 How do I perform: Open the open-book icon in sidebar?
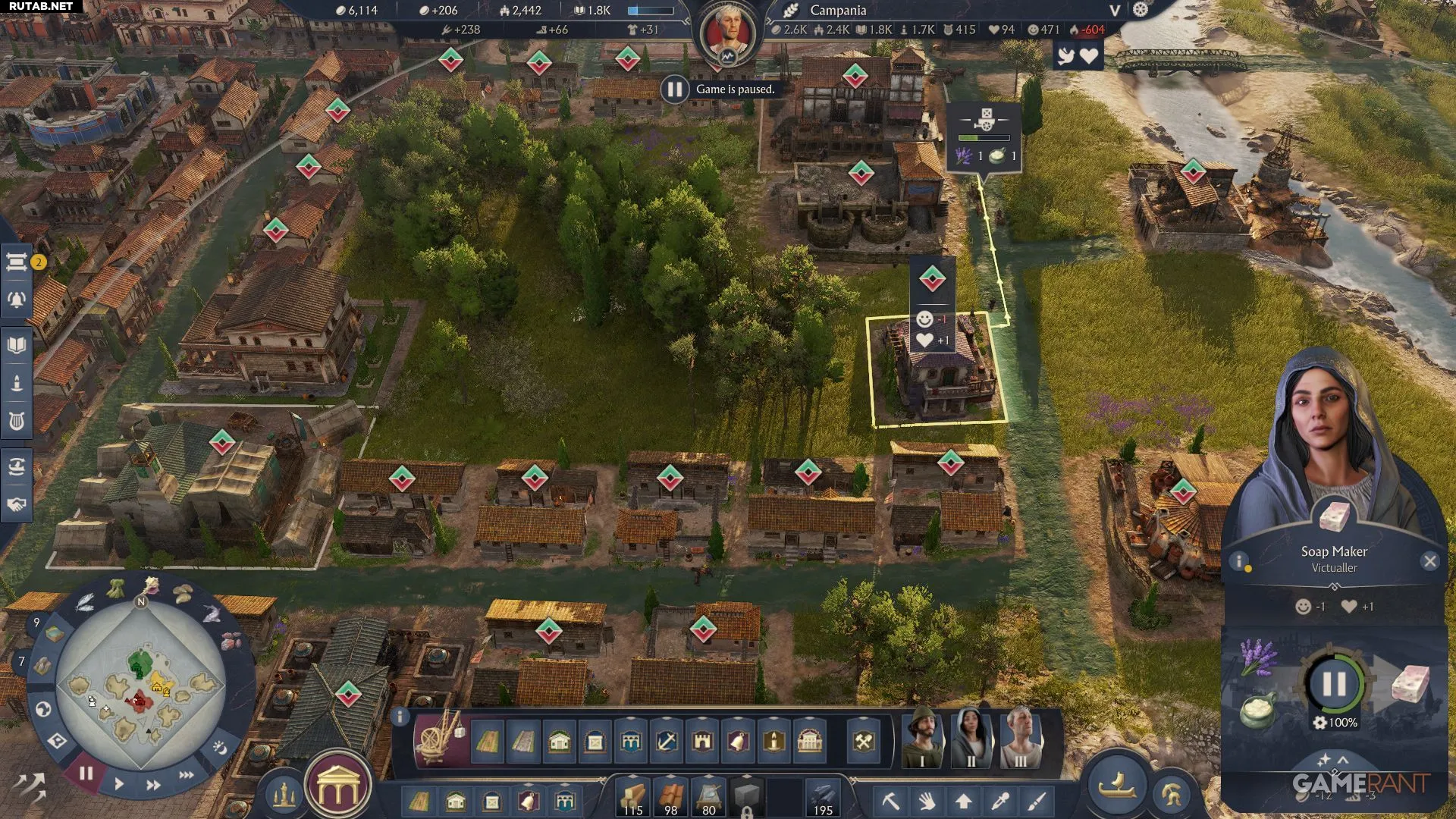tap(17, 346)
